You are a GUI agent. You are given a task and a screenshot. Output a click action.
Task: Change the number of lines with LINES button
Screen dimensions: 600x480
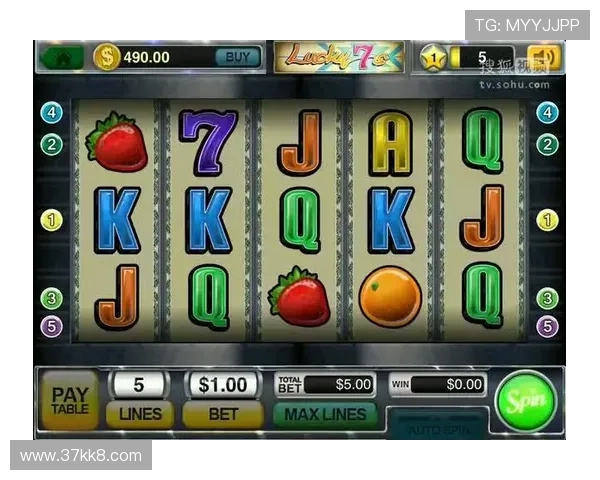pyautogui.click(x=139, y=413)
